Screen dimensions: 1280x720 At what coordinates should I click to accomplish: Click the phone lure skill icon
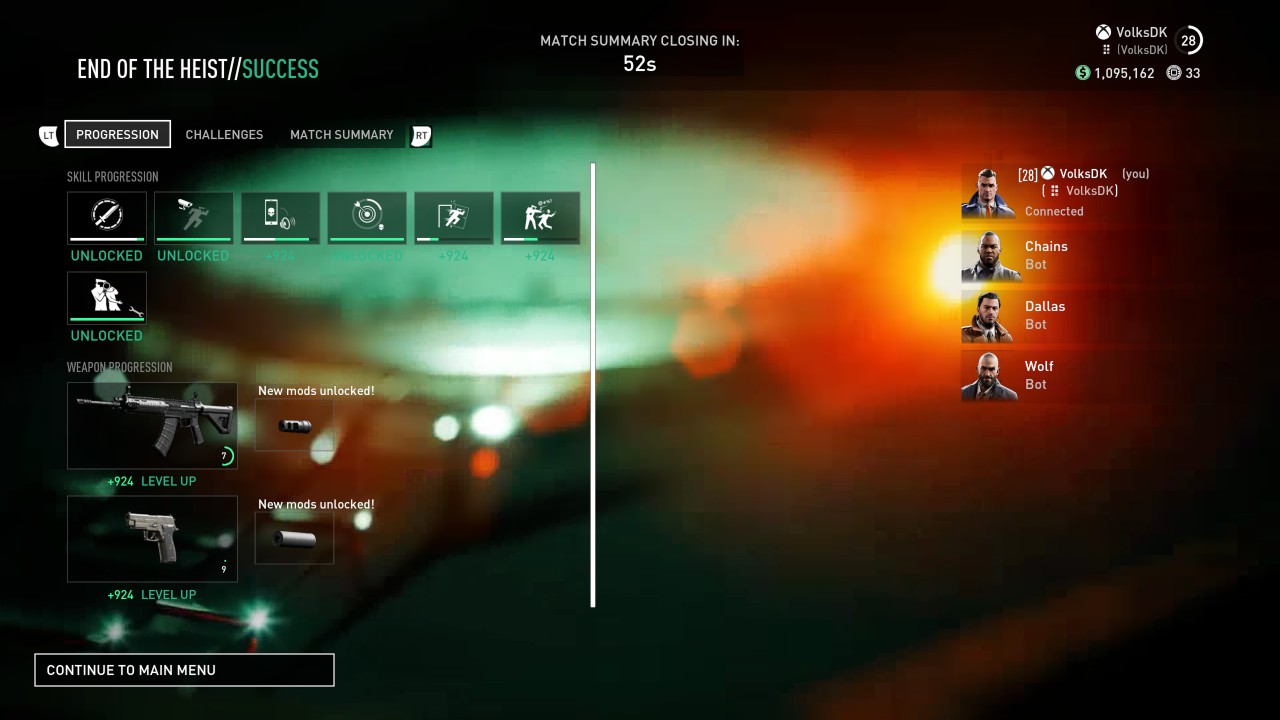tap(280, 217)
